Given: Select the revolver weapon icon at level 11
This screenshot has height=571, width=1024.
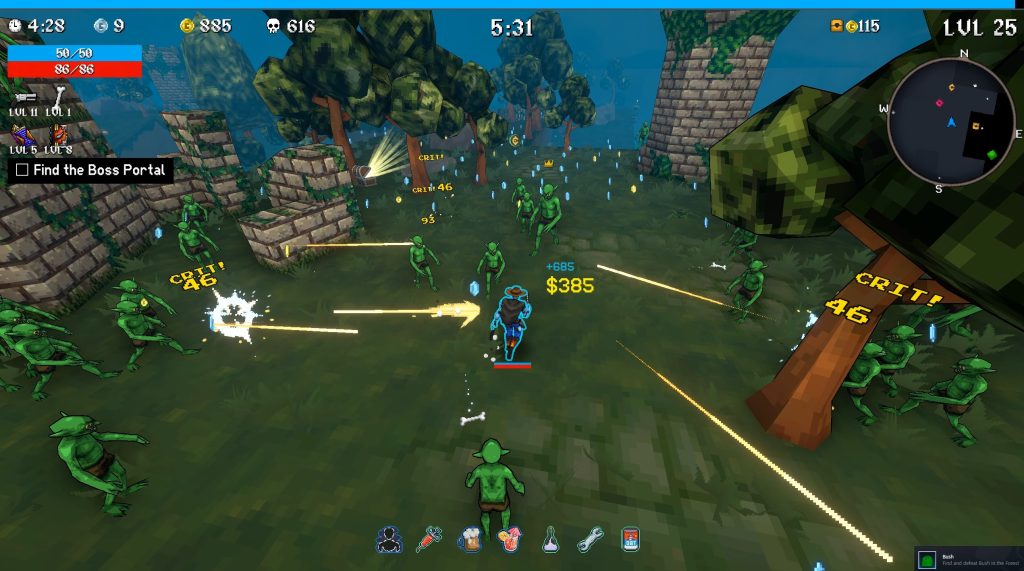Looking at the screenshot, I should [x=25, y=96].
